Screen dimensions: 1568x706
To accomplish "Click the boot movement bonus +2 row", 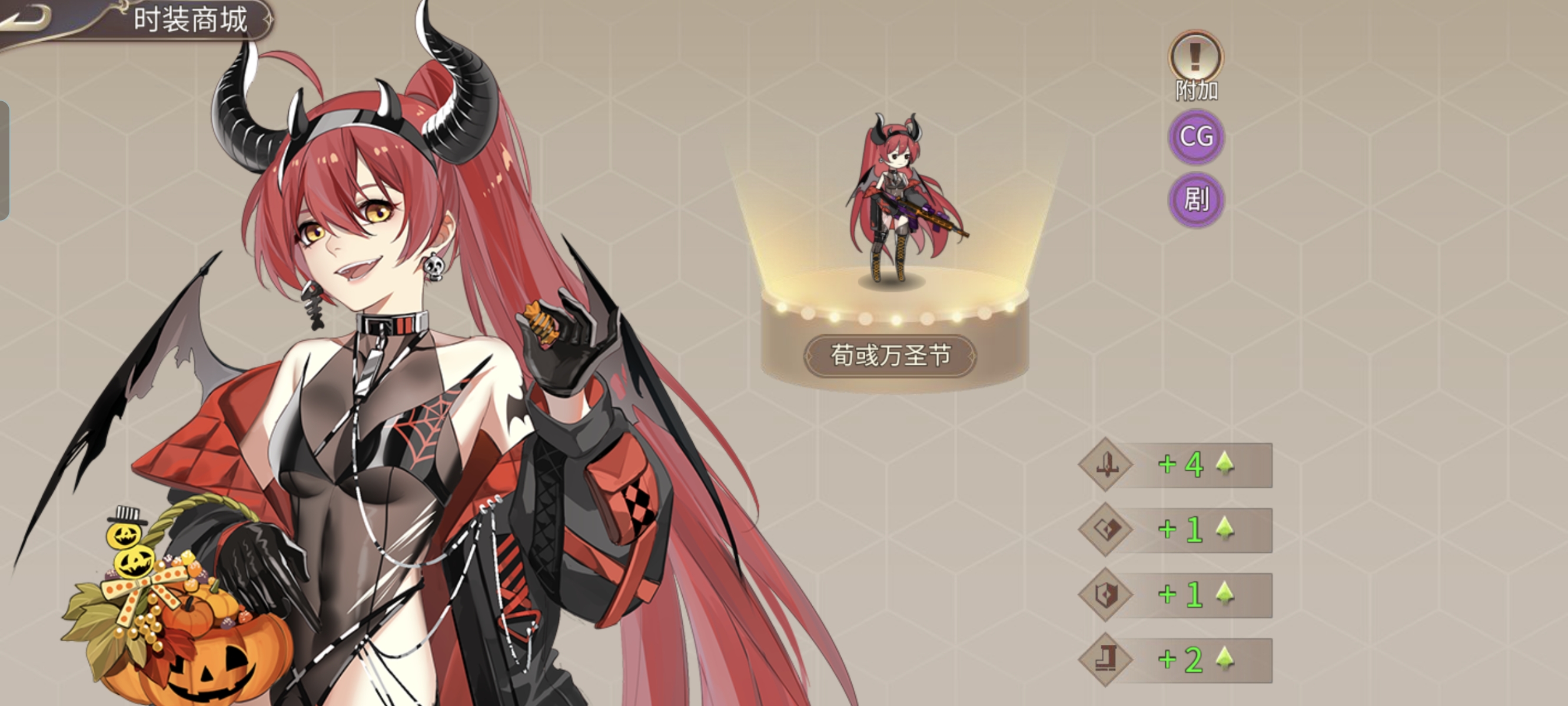I will (1176, 660).
